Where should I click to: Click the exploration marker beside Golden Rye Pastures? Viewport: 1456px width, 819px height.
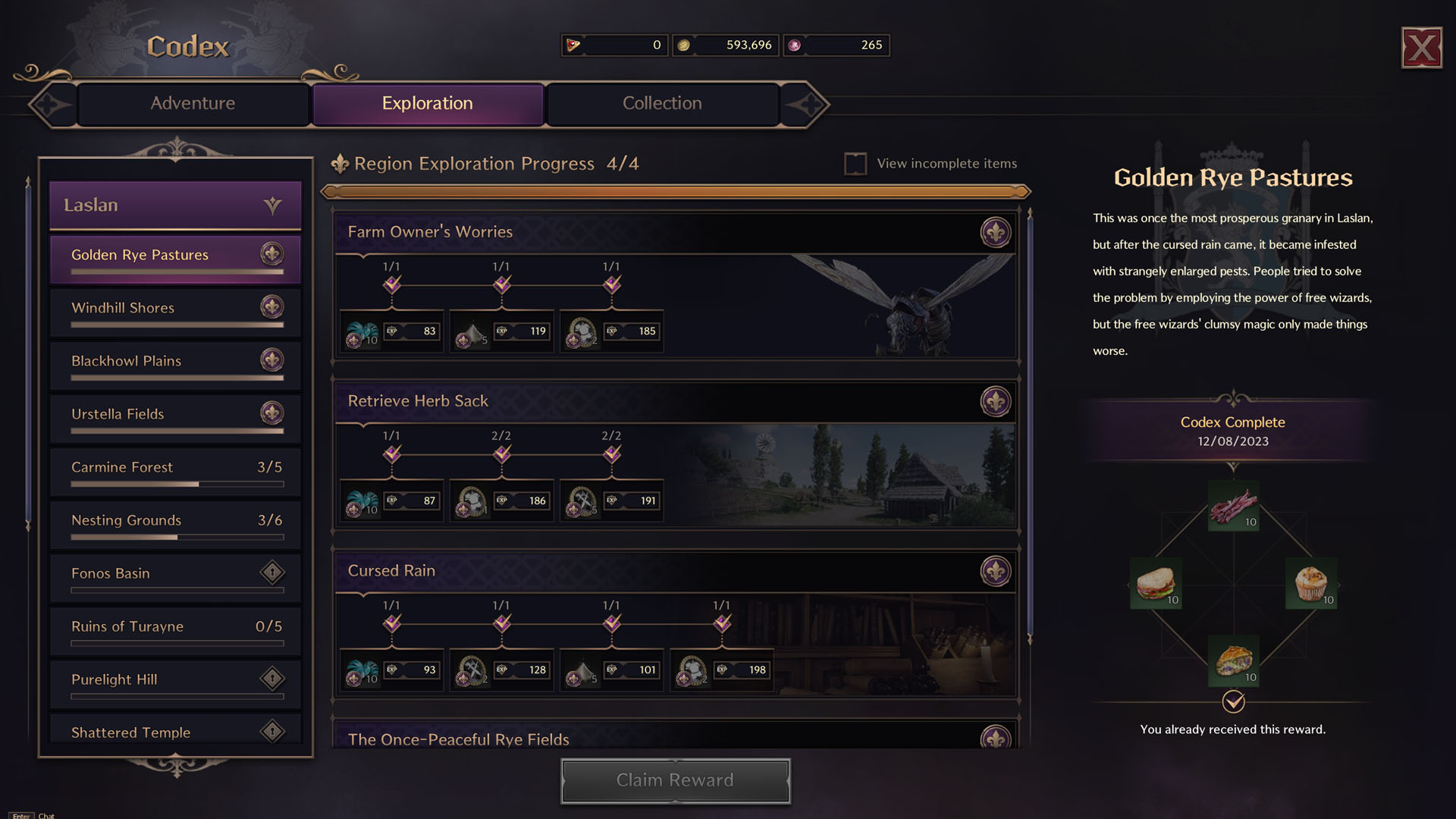(271, 255)
